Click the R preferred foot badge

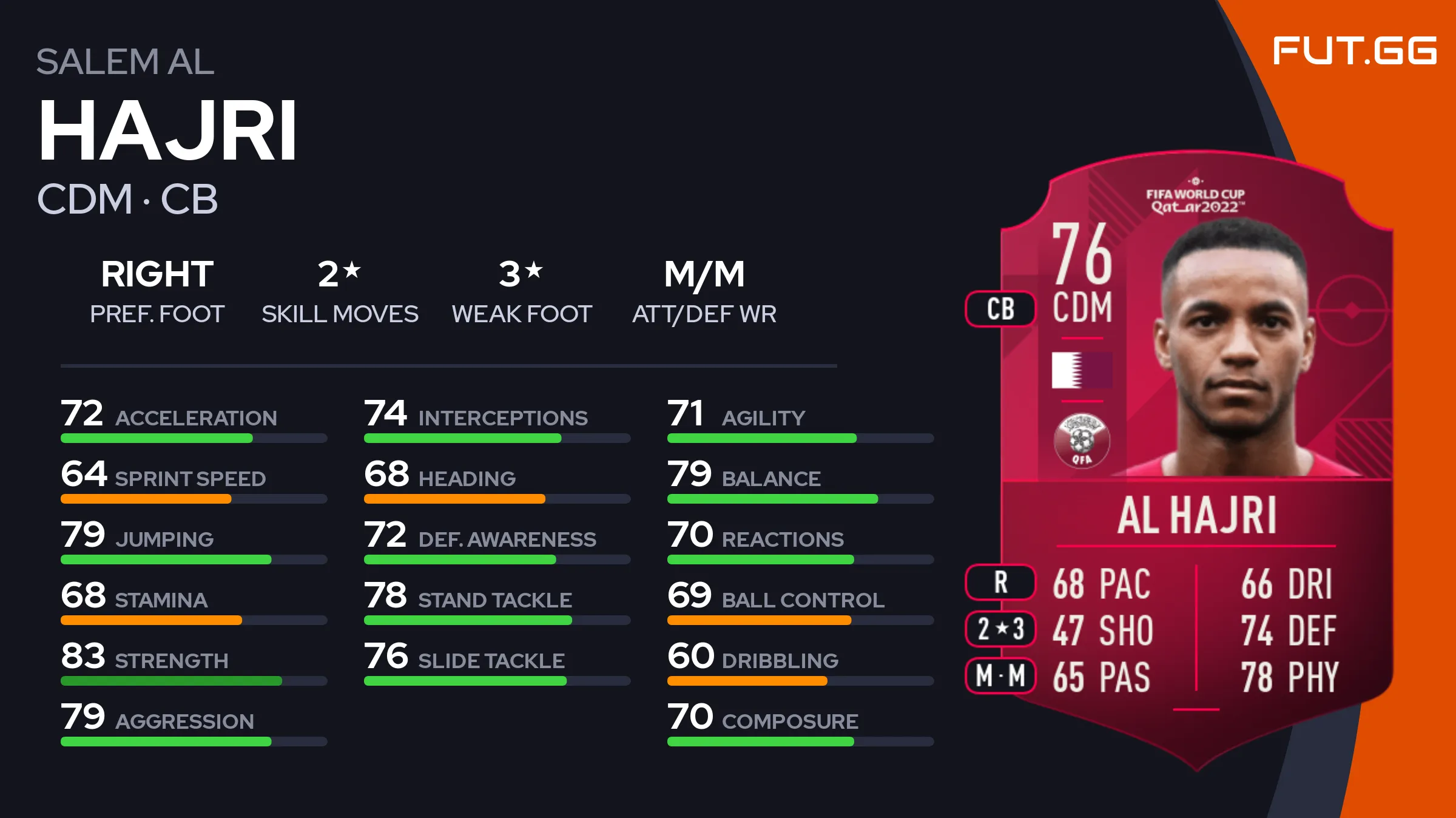click(1000, 582)
